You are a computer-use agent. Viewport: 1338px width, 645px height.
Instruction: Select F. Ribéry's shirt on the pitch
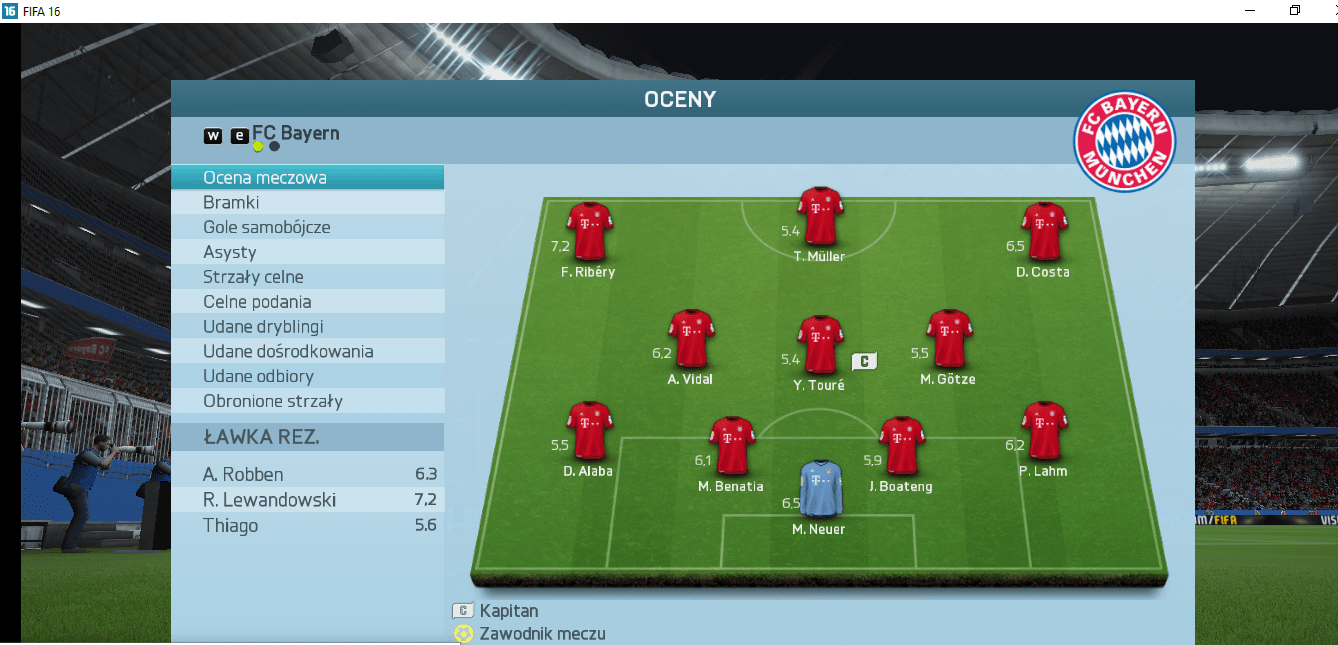point(589,231)
